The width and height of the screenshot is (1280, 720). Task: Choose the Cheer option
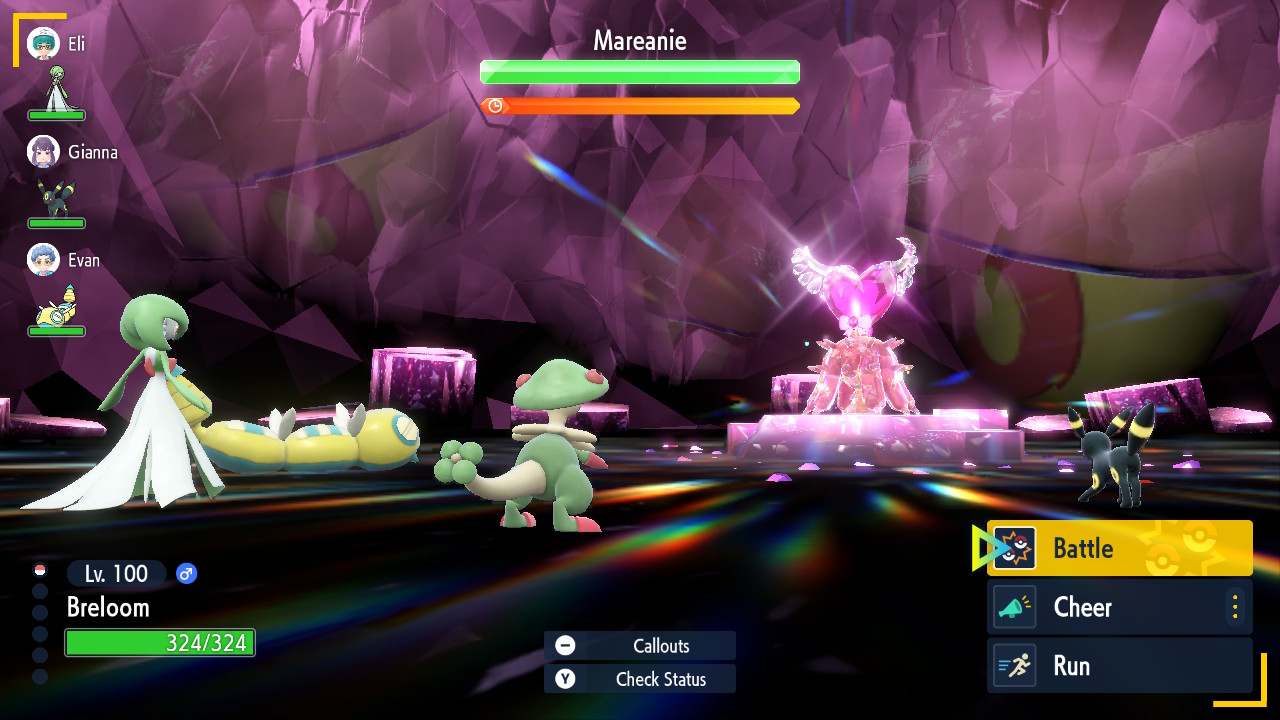[x=1110, y=607]
